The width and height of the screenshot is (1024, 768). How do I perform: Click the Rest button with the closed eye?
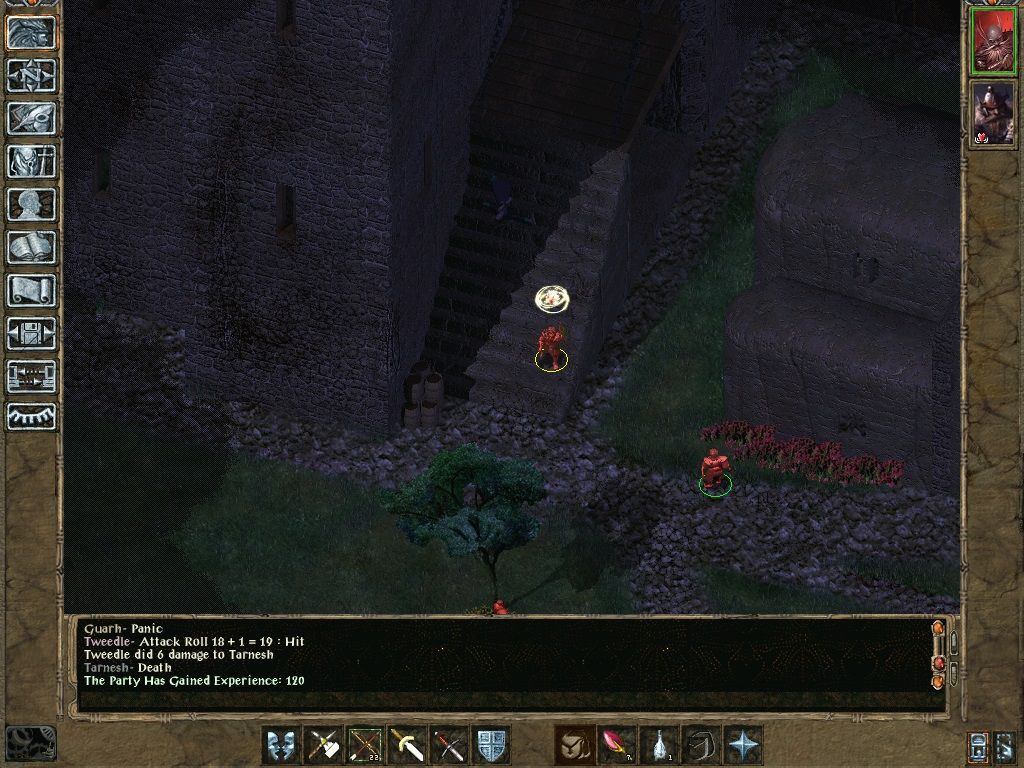31,417
